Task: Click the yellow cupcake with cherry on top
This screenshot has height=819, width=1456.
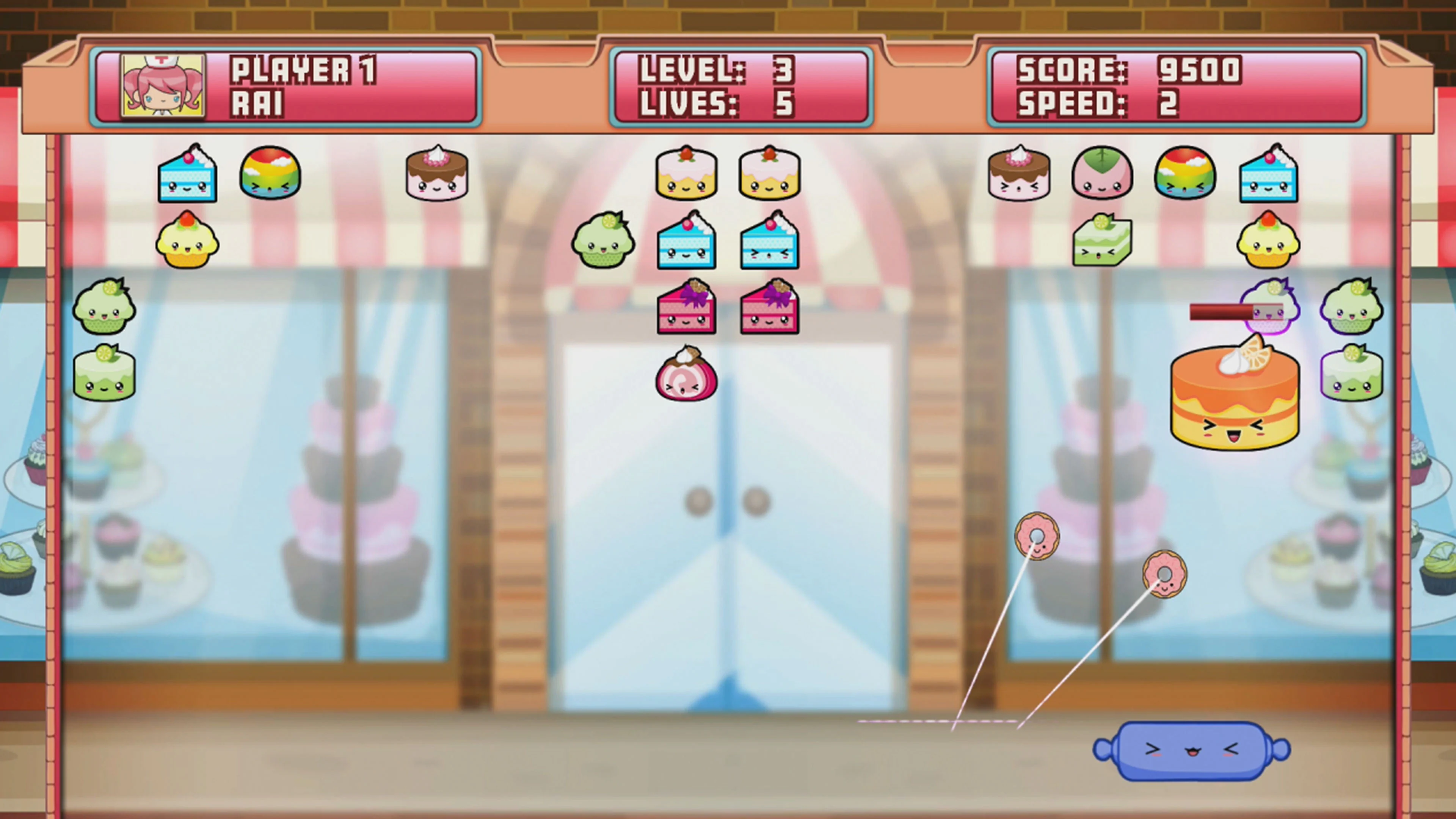Action: pyautogui.click(x=188, y=243)
